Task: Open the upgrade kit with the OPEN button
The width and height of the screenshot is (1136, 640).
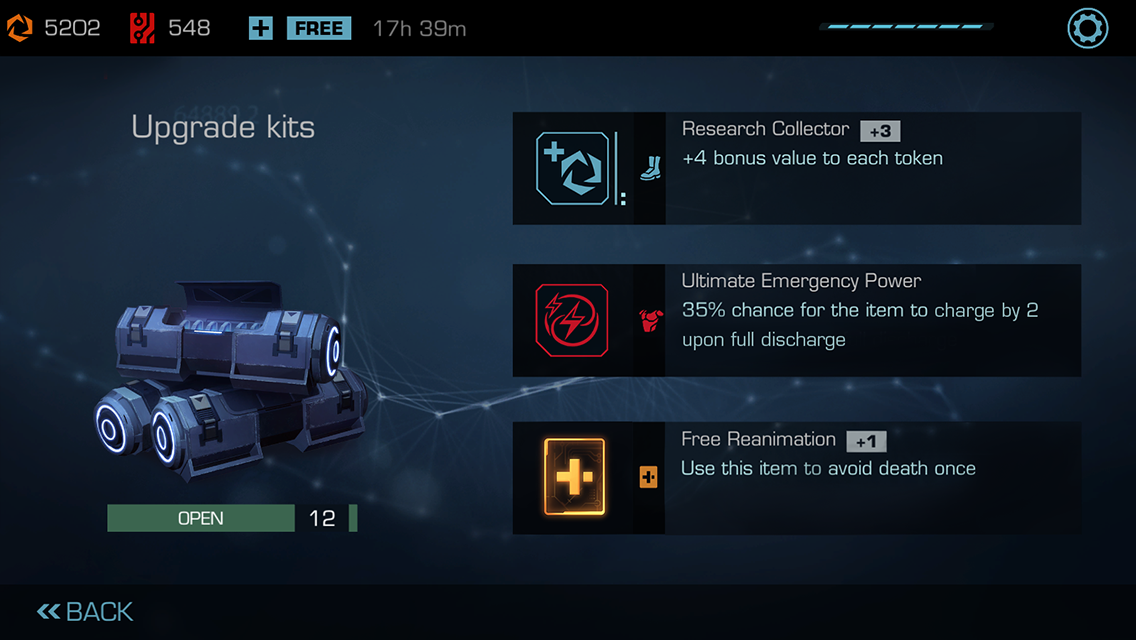Action: (201, 518)
